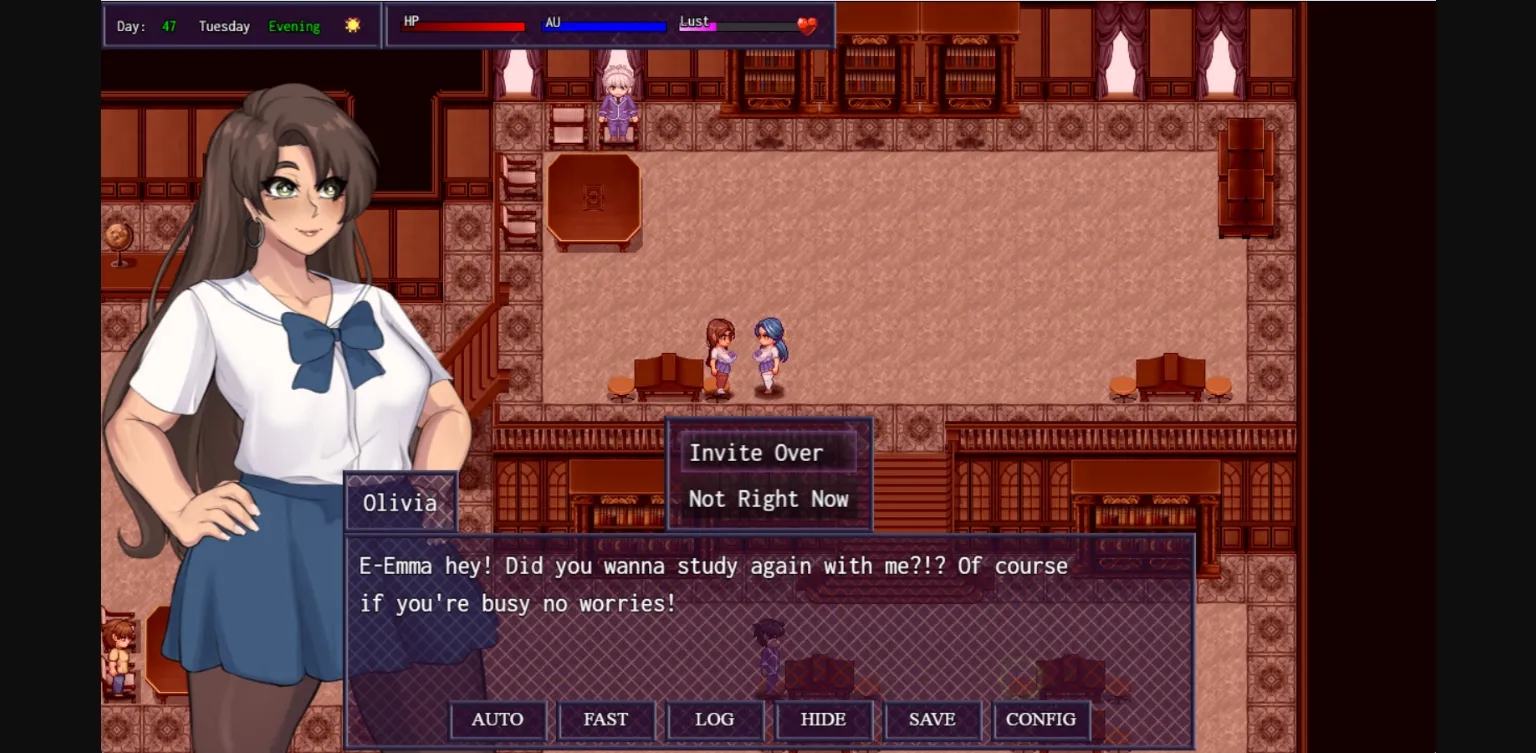
Task: Enable AUTO text advance mode
Action: pyautogui.click(x=497, y=719)
